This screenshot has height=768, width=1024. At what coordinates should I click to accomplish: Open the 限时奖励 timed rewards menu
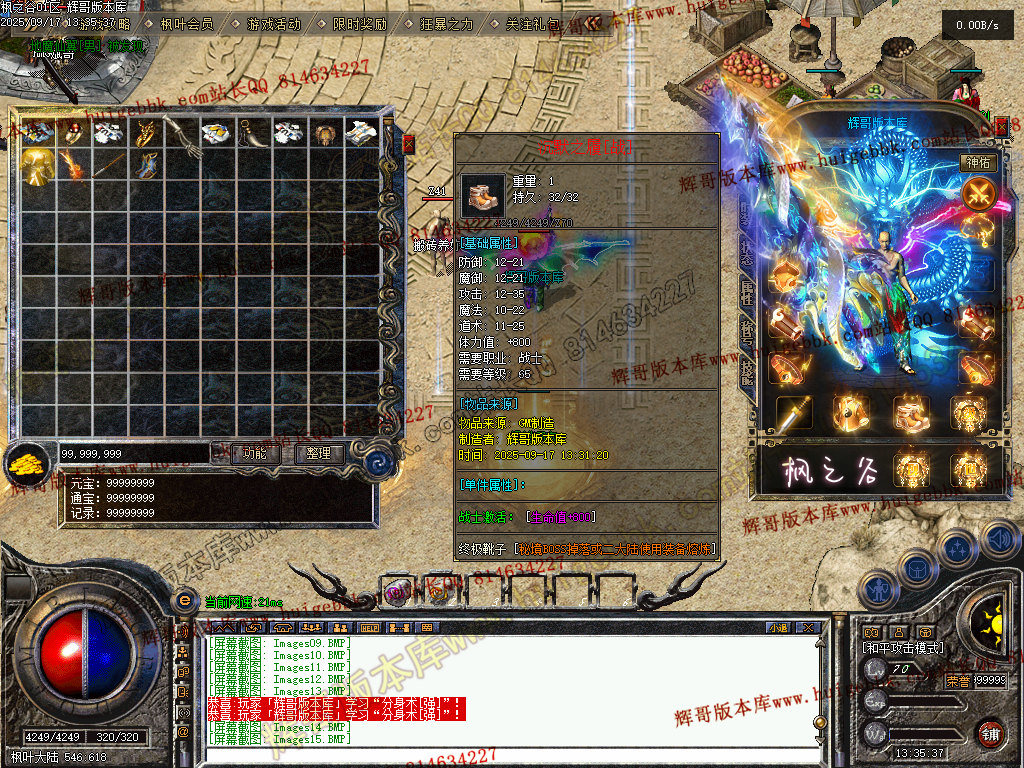tap(358, 23)
